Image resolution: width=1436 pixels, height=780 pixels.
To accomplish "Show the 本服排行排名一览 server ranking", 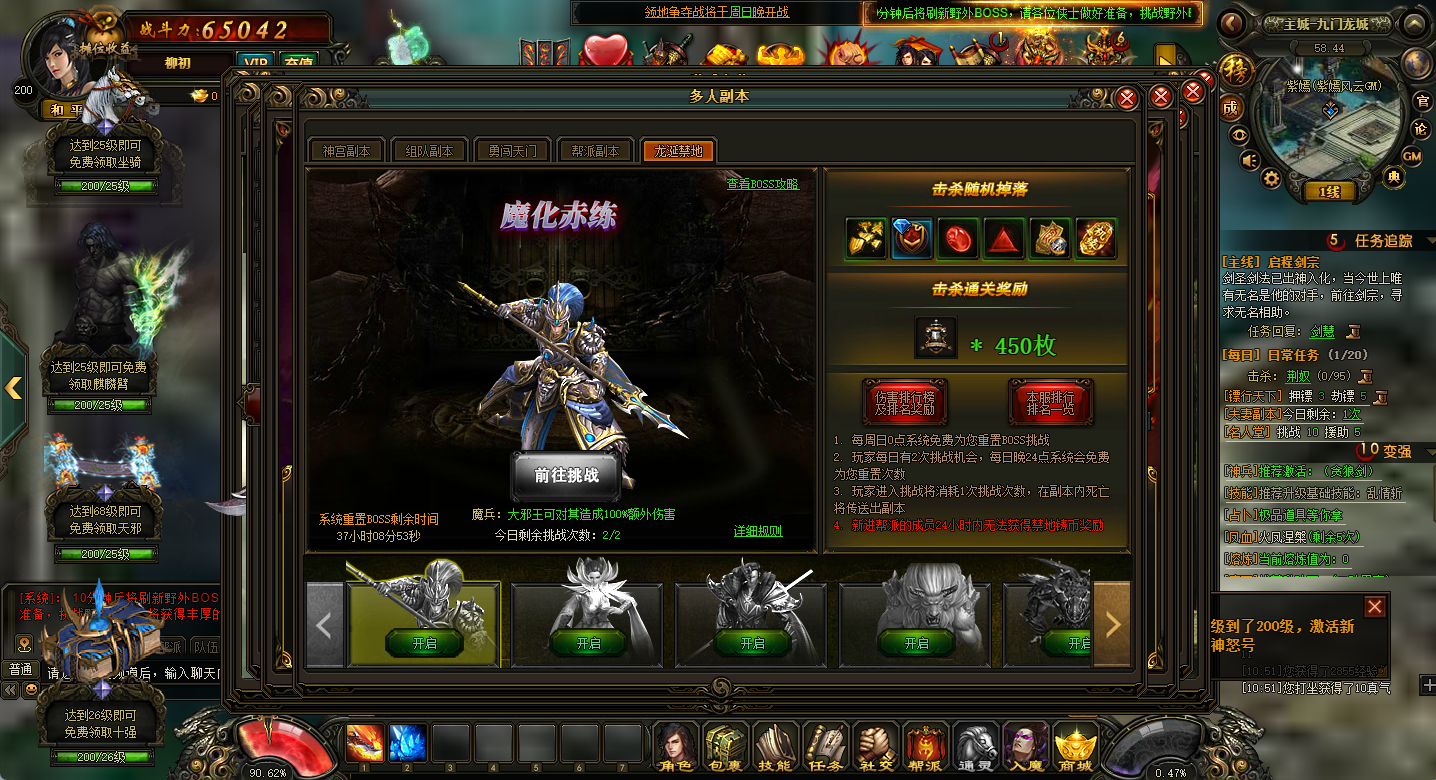I will (x=1050, y=401).
